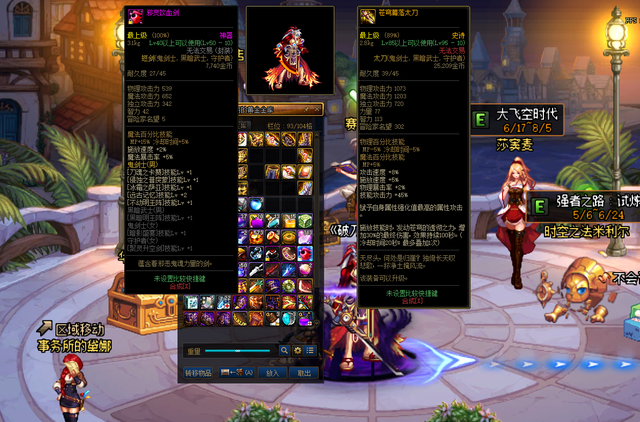Click the 取出 withdraw button
The image size is (640, 422).
(304, 371)
